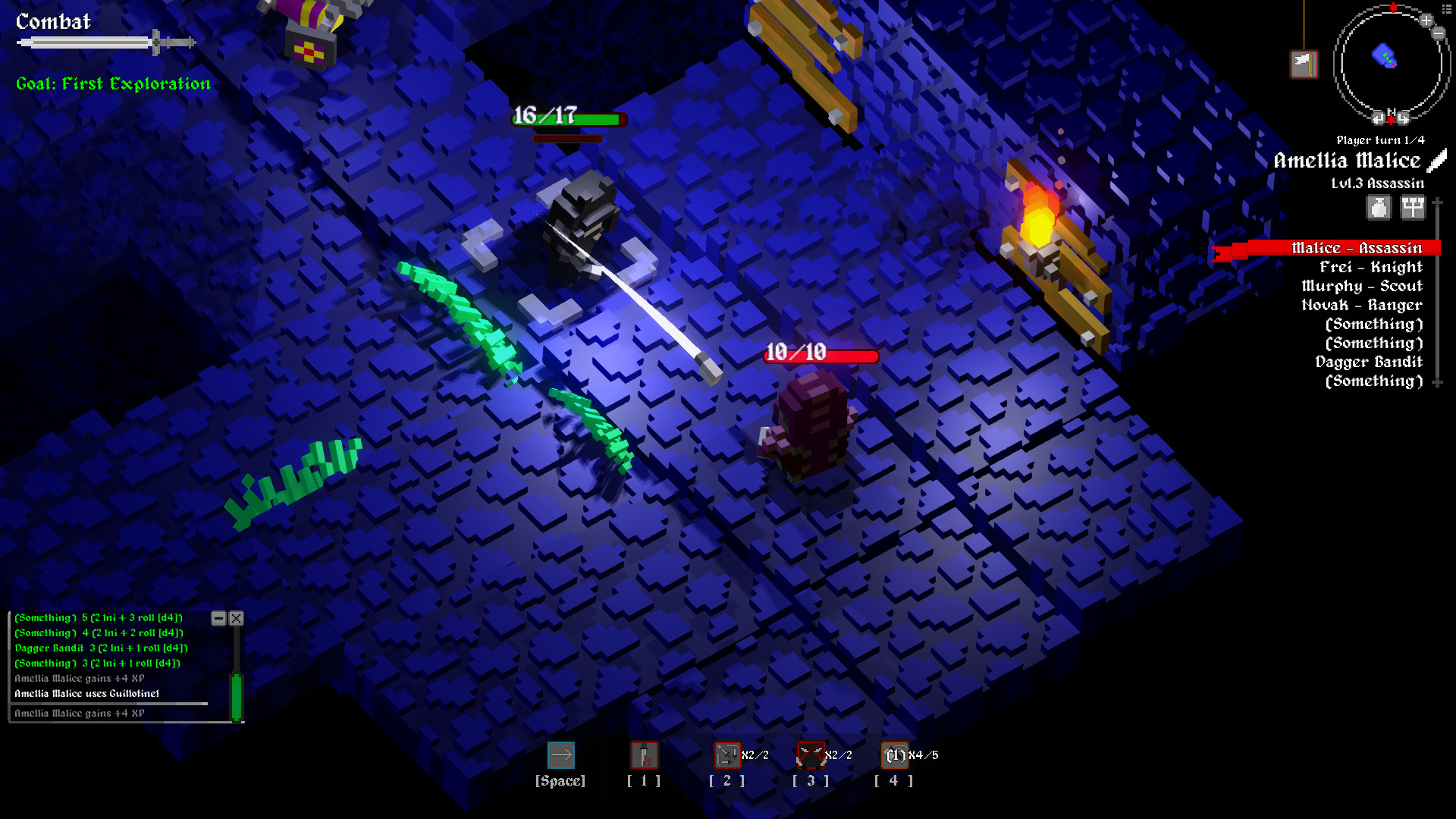The width and height of the screenshot is (1456, 819).
Task: Click the weapon rack icon beside the flask
Action: click(1412, 206)
